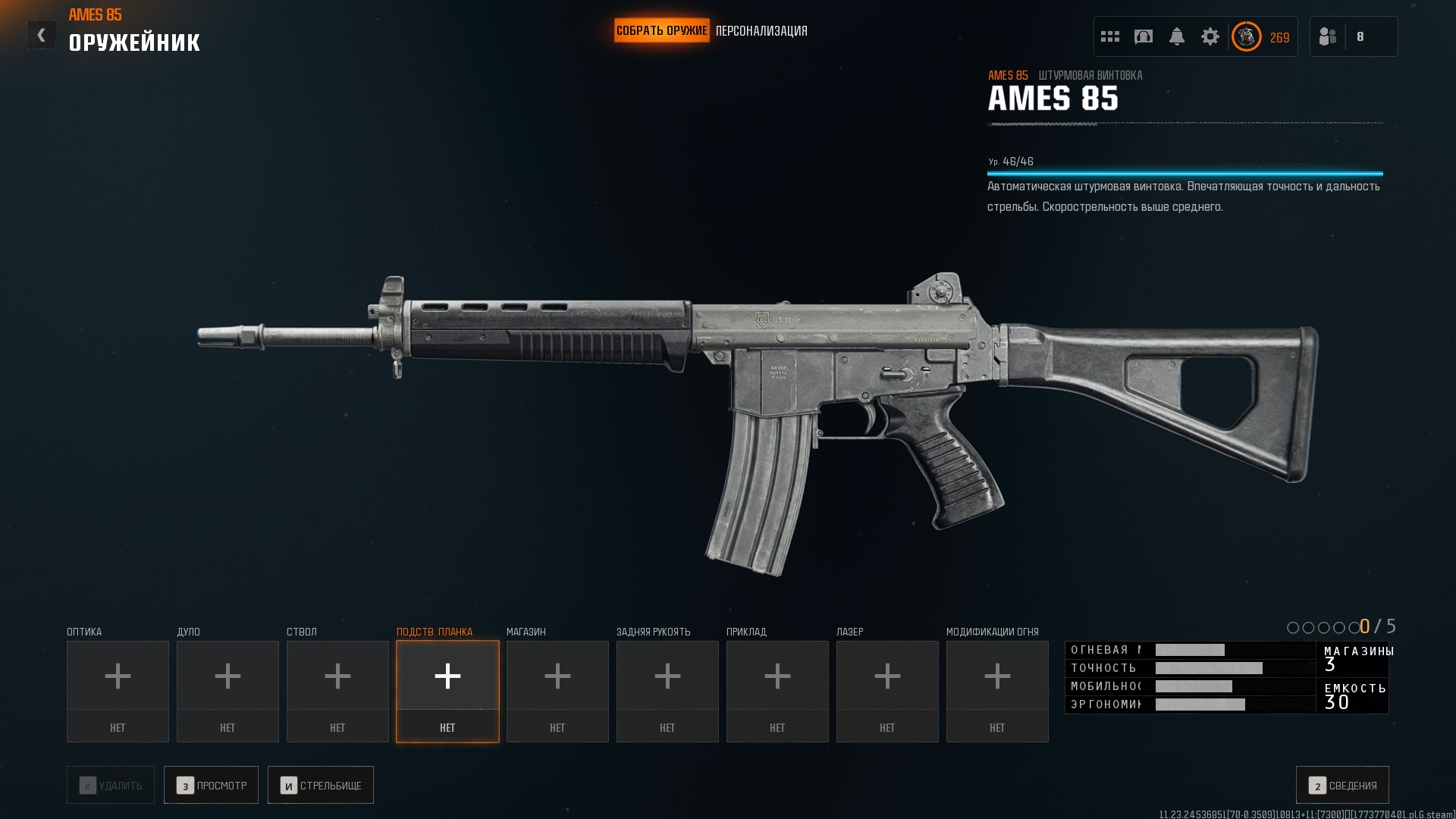Open the grid menu icon
Viewport: 1456px width, 819px height.
pyautogui.click(x=1110, y=36)
